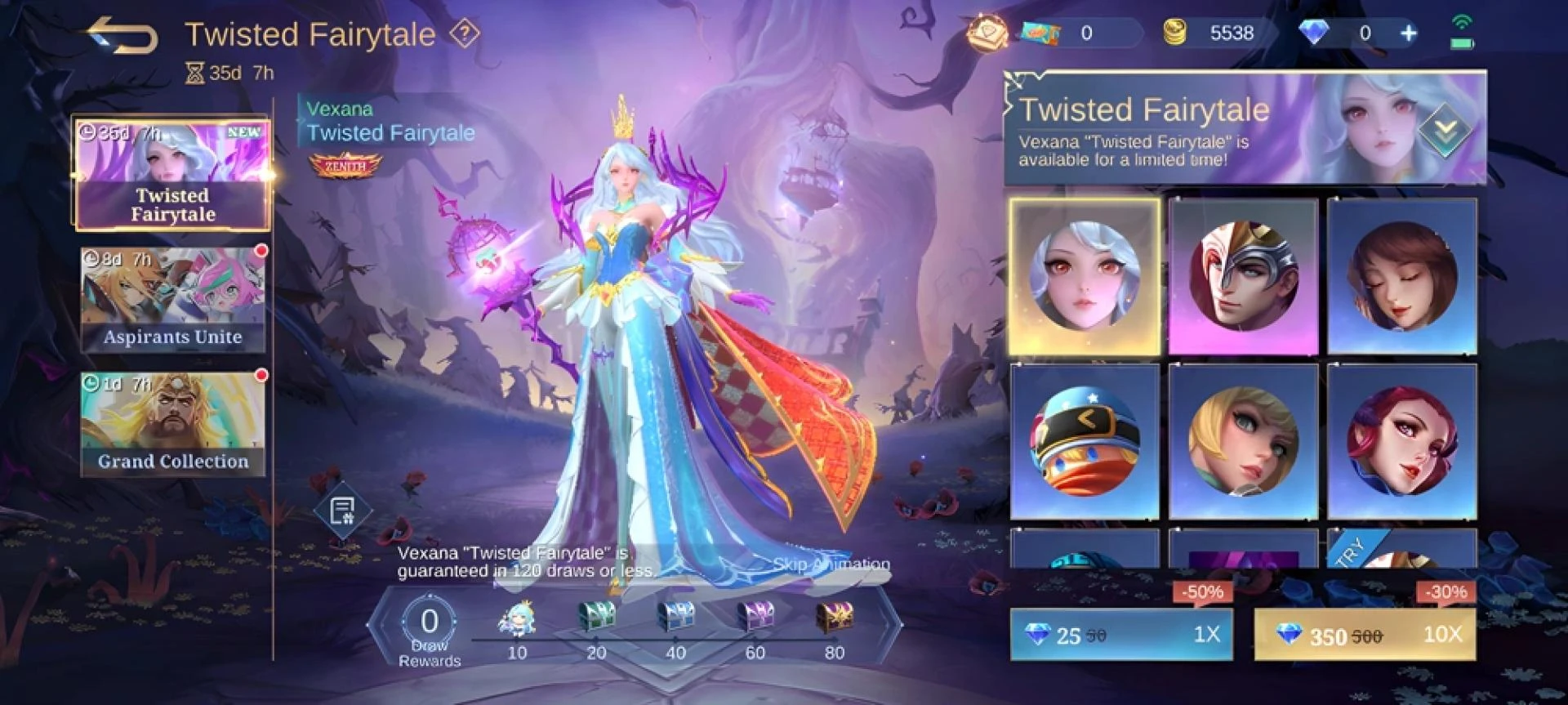Draw 10X for 350 diamonds
The height and width of the screenshot is (705, 1568).
click(x=1365, y=635)
